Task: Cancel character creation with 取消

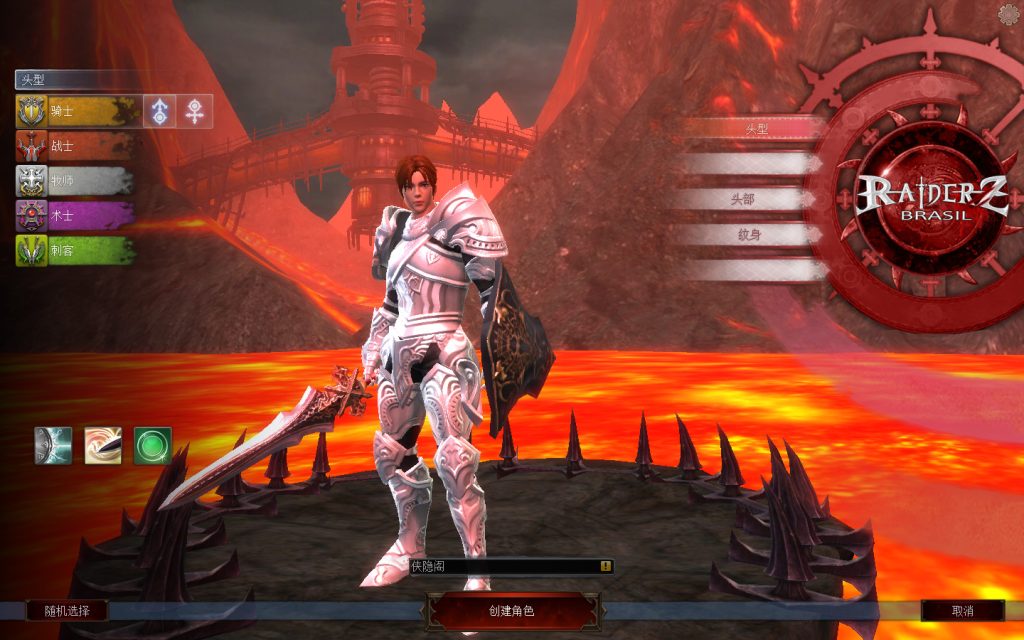Action: [962, 610]
